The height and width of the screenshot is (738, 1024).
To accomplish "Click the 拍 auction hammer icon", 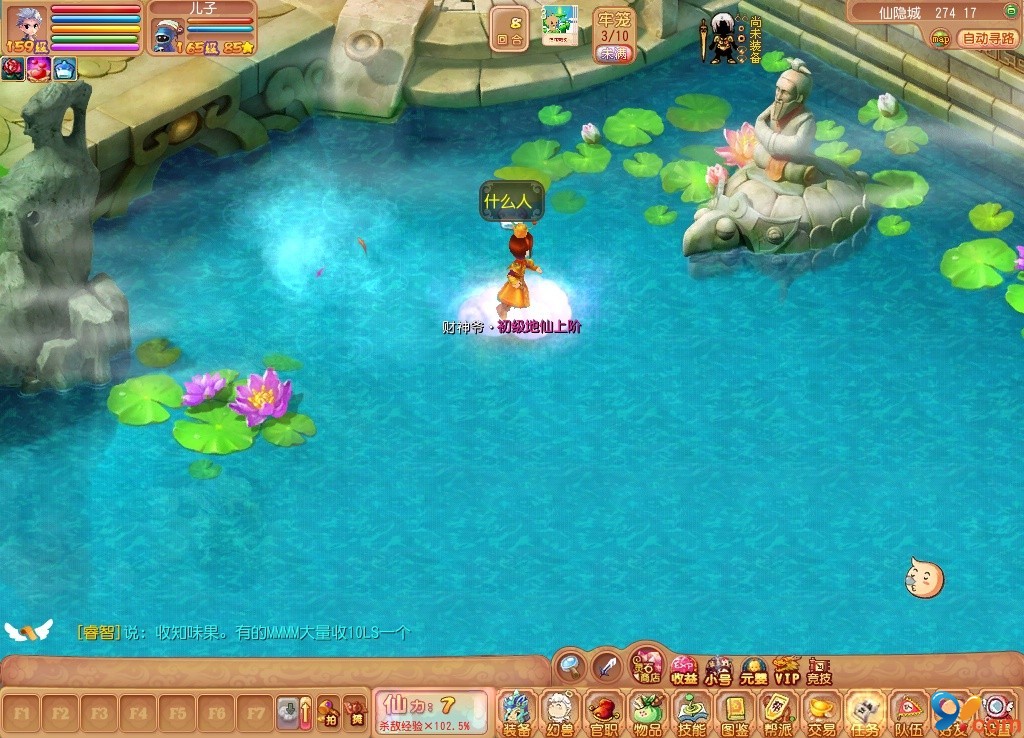I will pyautogui.click(x=328, y=713).
